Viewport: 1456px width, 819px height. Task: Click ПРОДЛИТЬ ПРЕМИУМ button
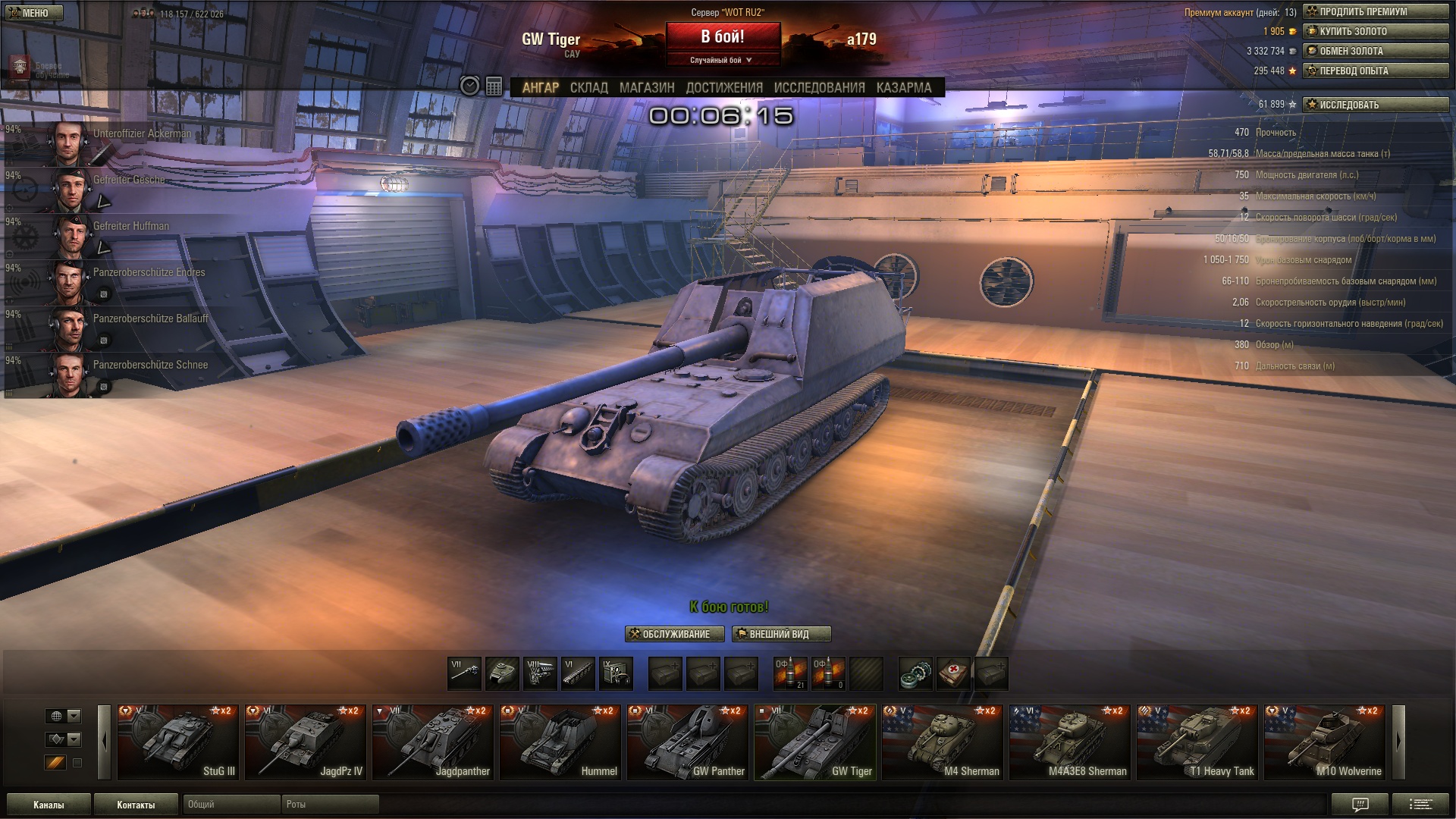click(1375, 11)
